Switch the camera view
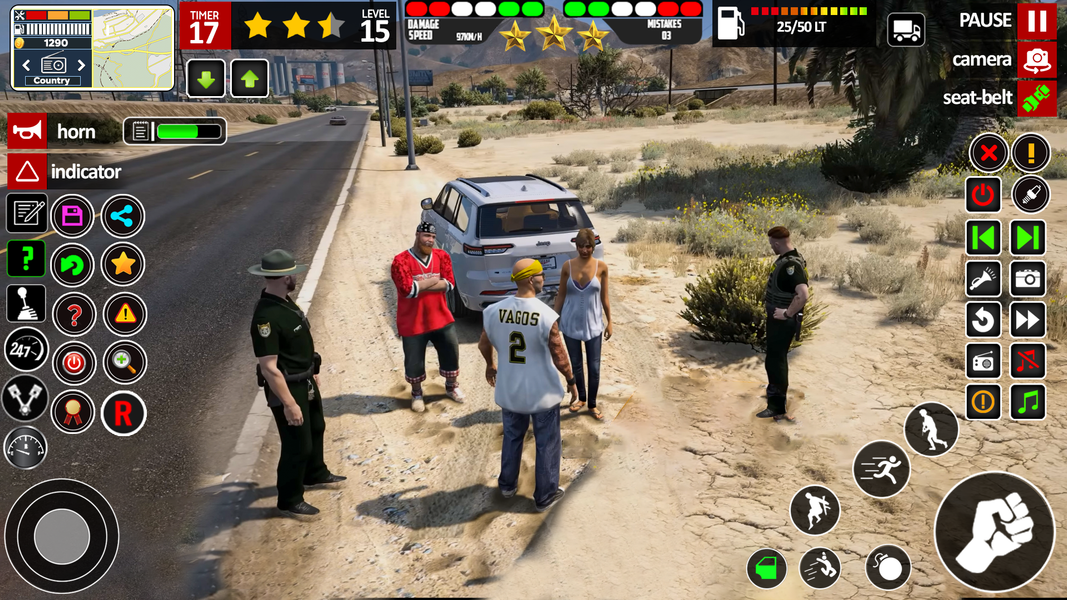The image size is (1067, 600). pos(1037,60)
